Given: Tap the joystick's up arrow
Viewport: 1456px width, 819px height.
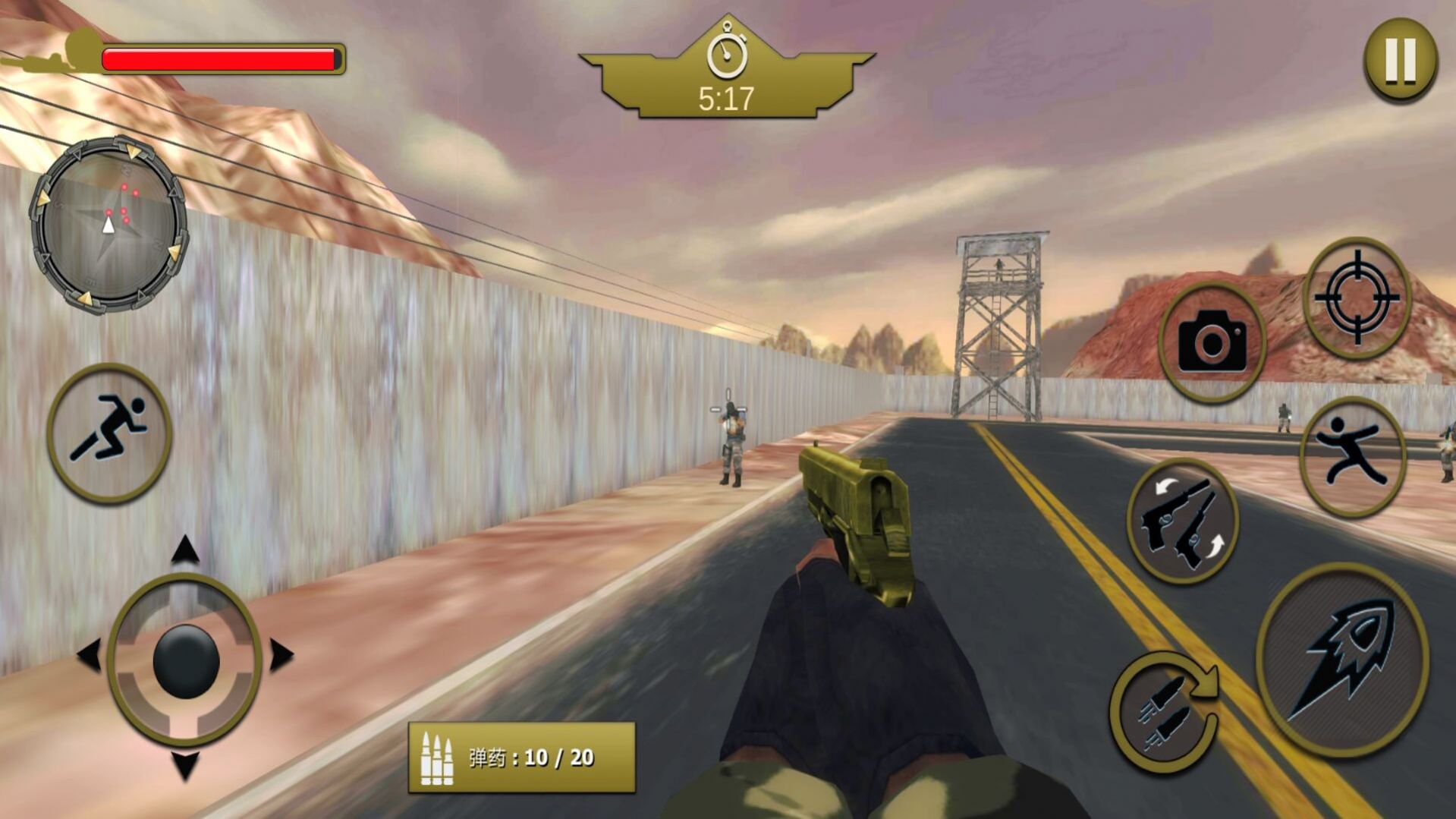Looking at the screenshot, I should 185,550.
